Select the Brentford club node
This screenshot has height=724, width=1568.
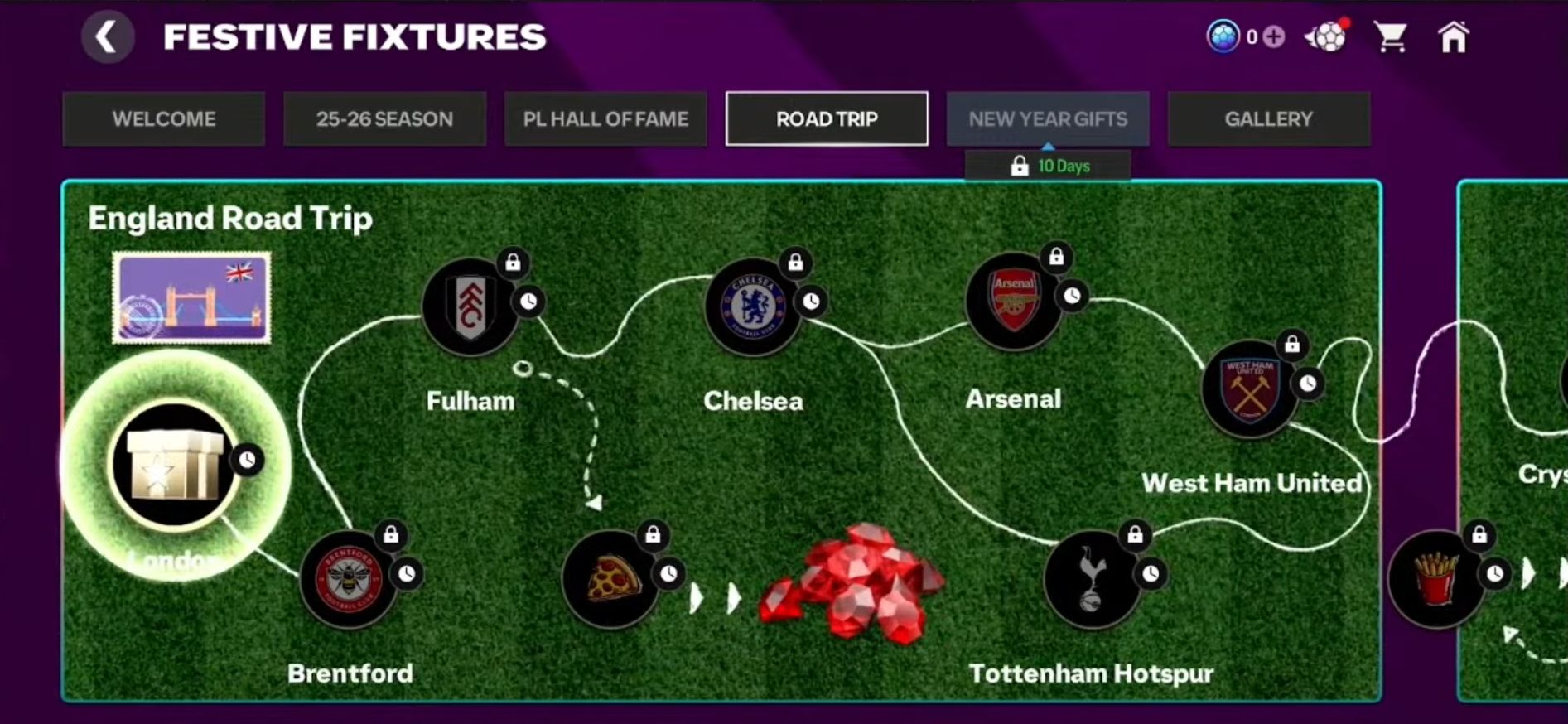click(349, 579)
